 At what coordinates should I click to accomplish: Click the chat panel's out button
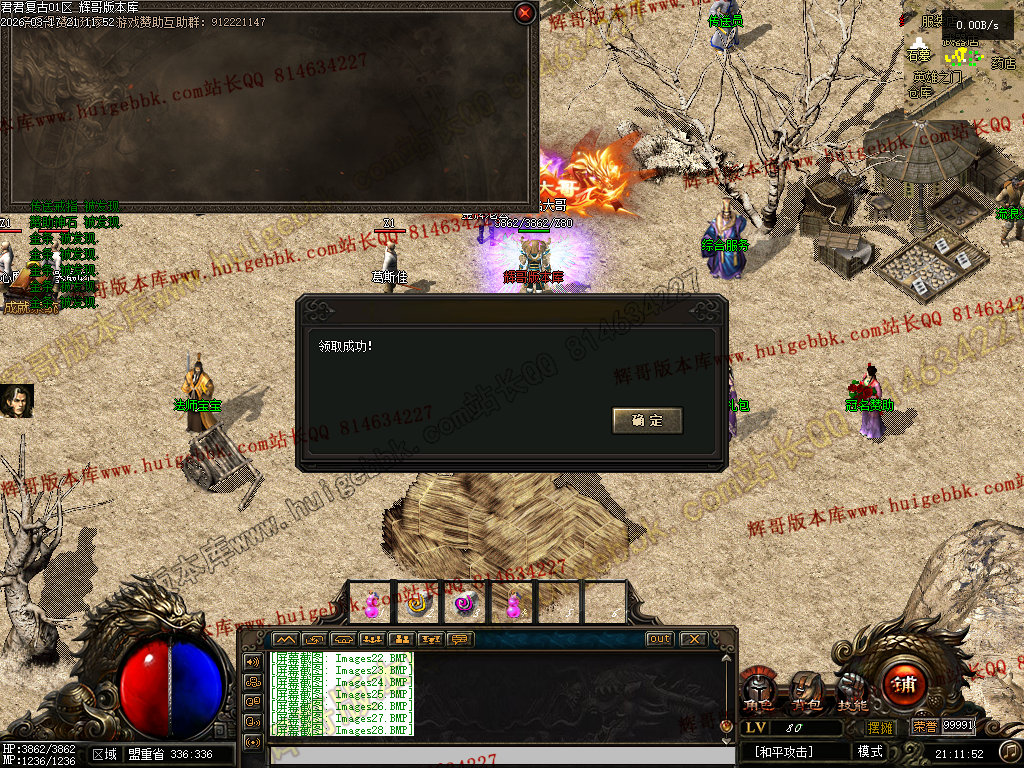click(659, 639)
